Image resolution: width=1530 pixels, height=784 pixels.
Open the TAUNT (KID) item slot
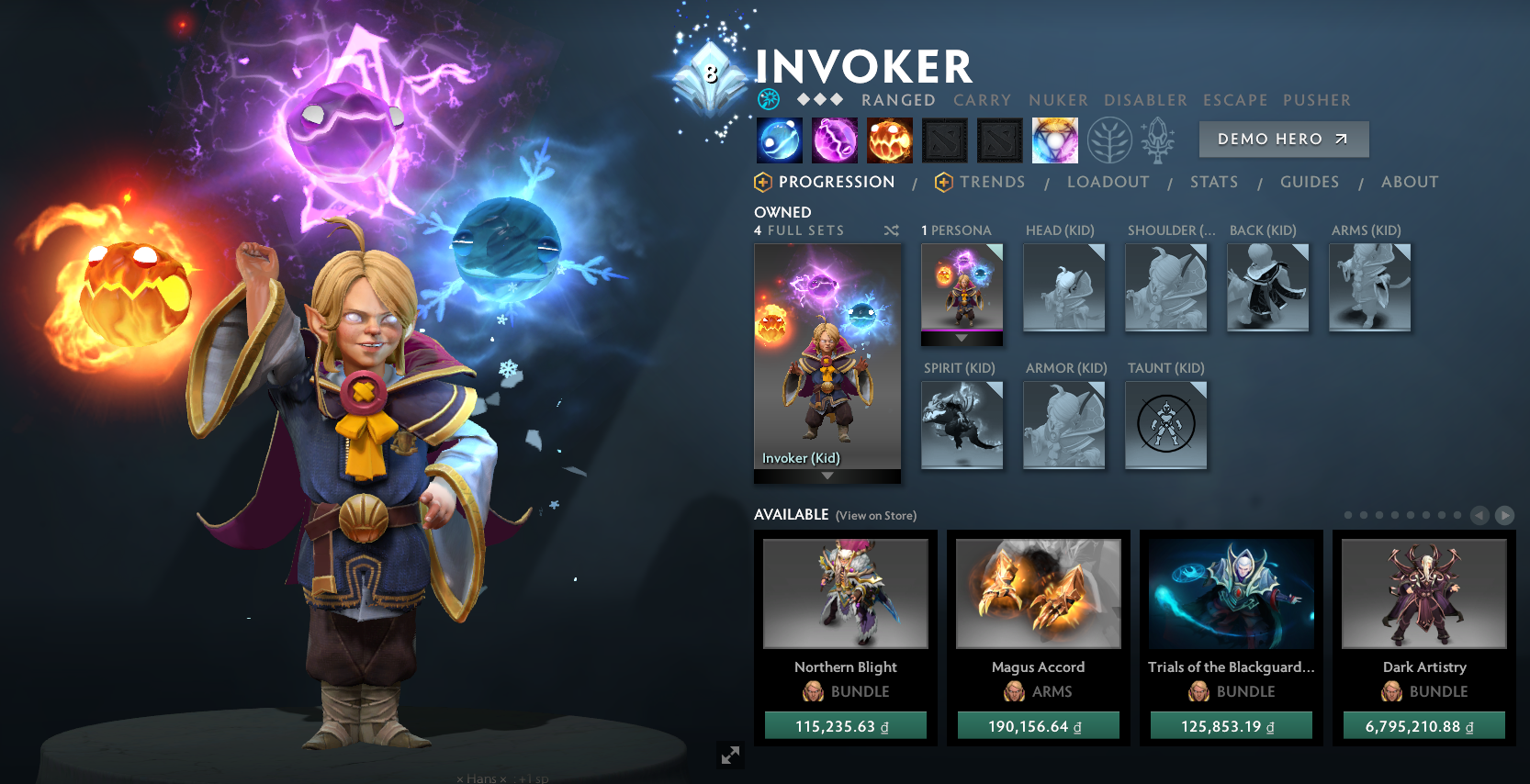[1165, 424]
